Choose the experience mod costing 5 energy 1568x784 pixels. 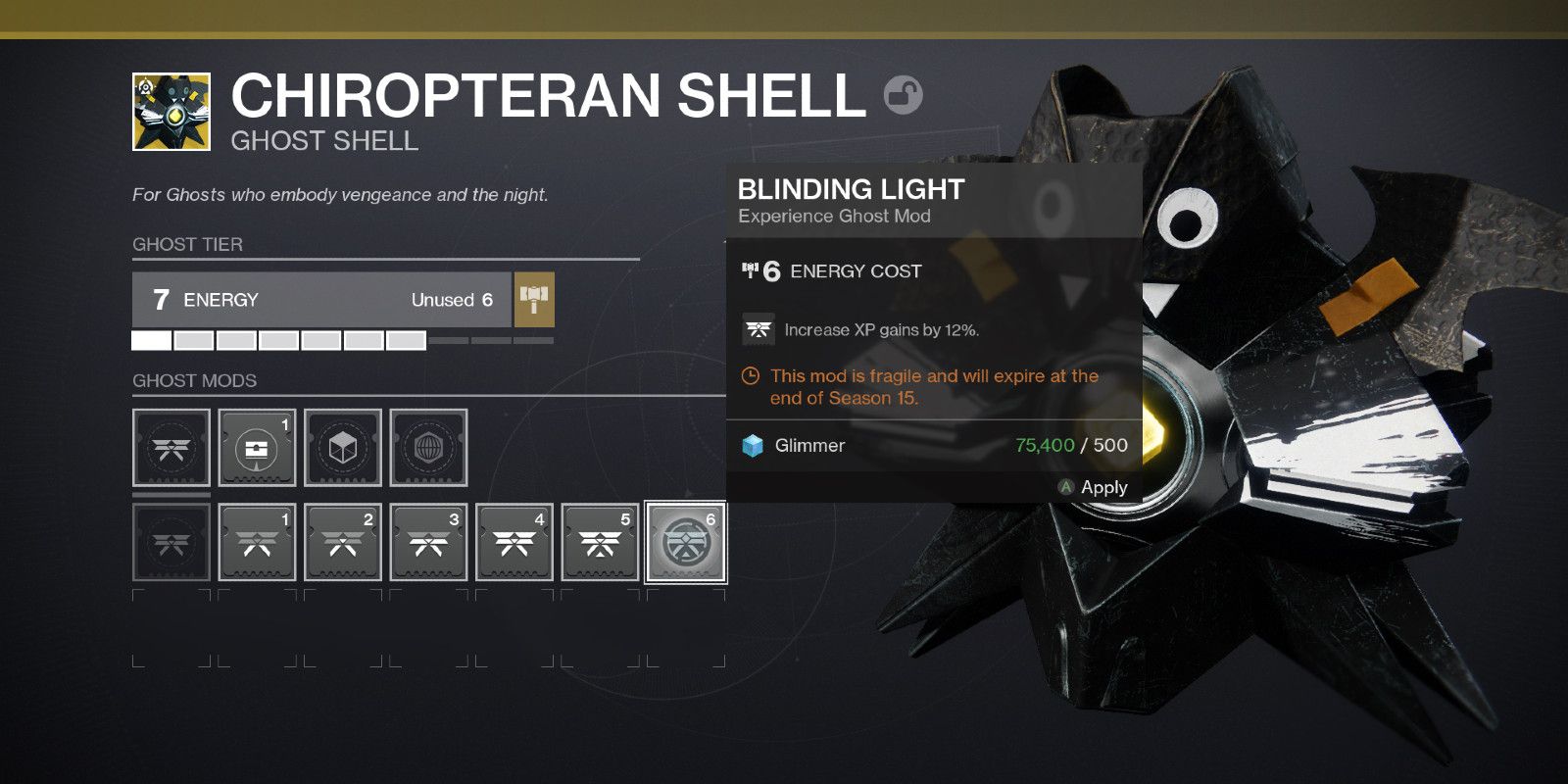pyautogui.click(x=600, y=543)
